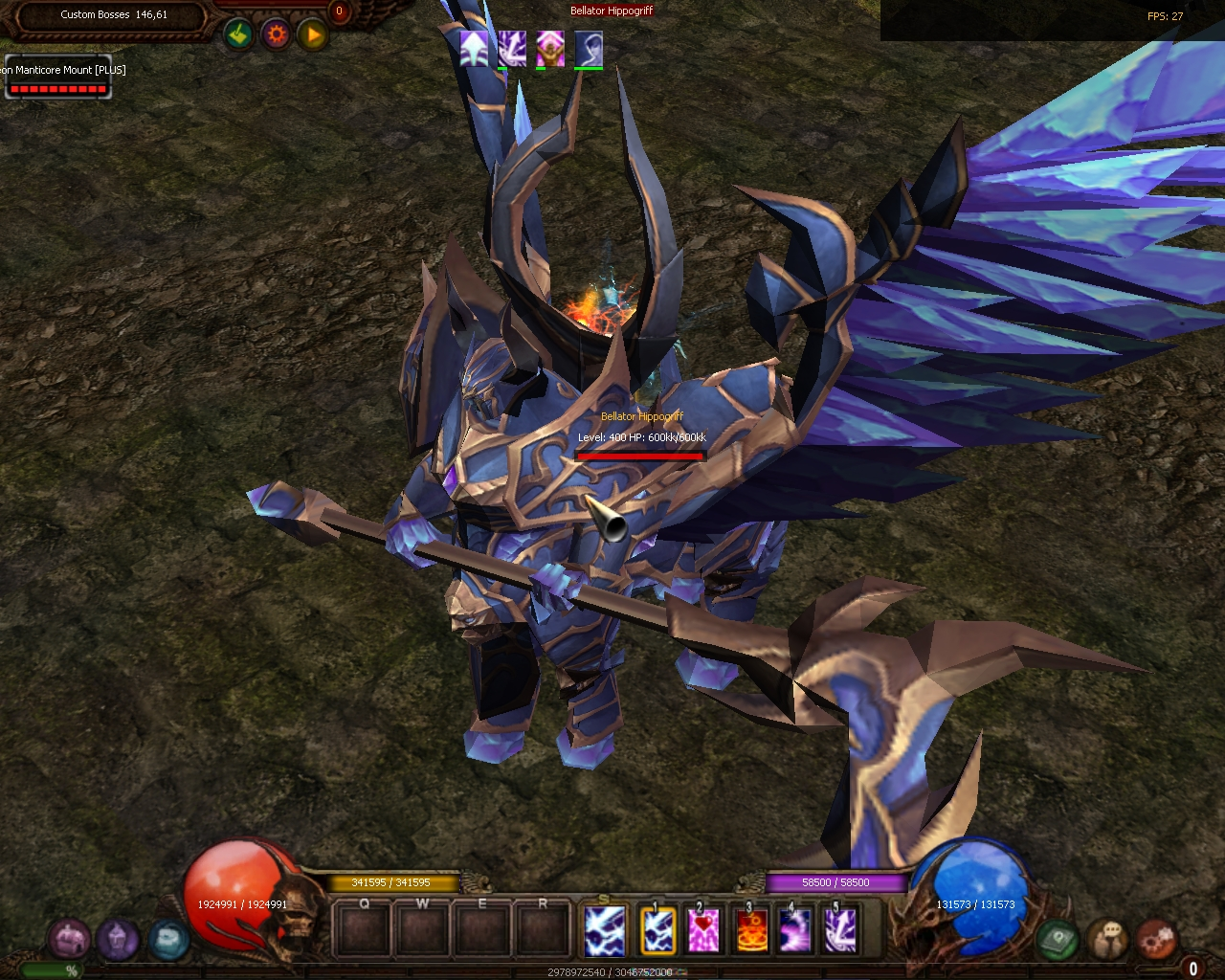Use the pink heart skill in slot 2

(704, 930)
